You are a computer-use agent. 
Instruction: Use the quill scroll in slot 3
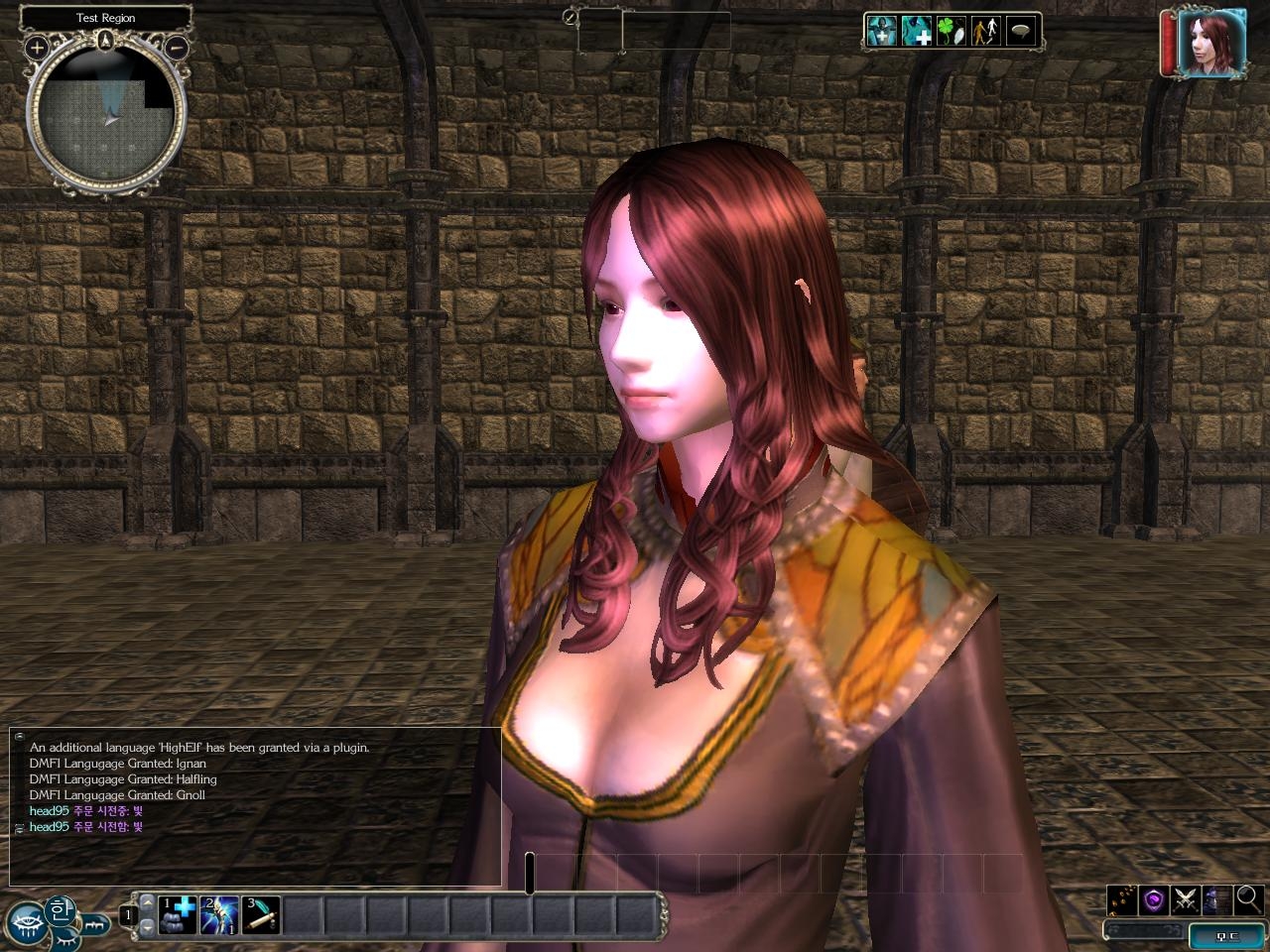262,914
